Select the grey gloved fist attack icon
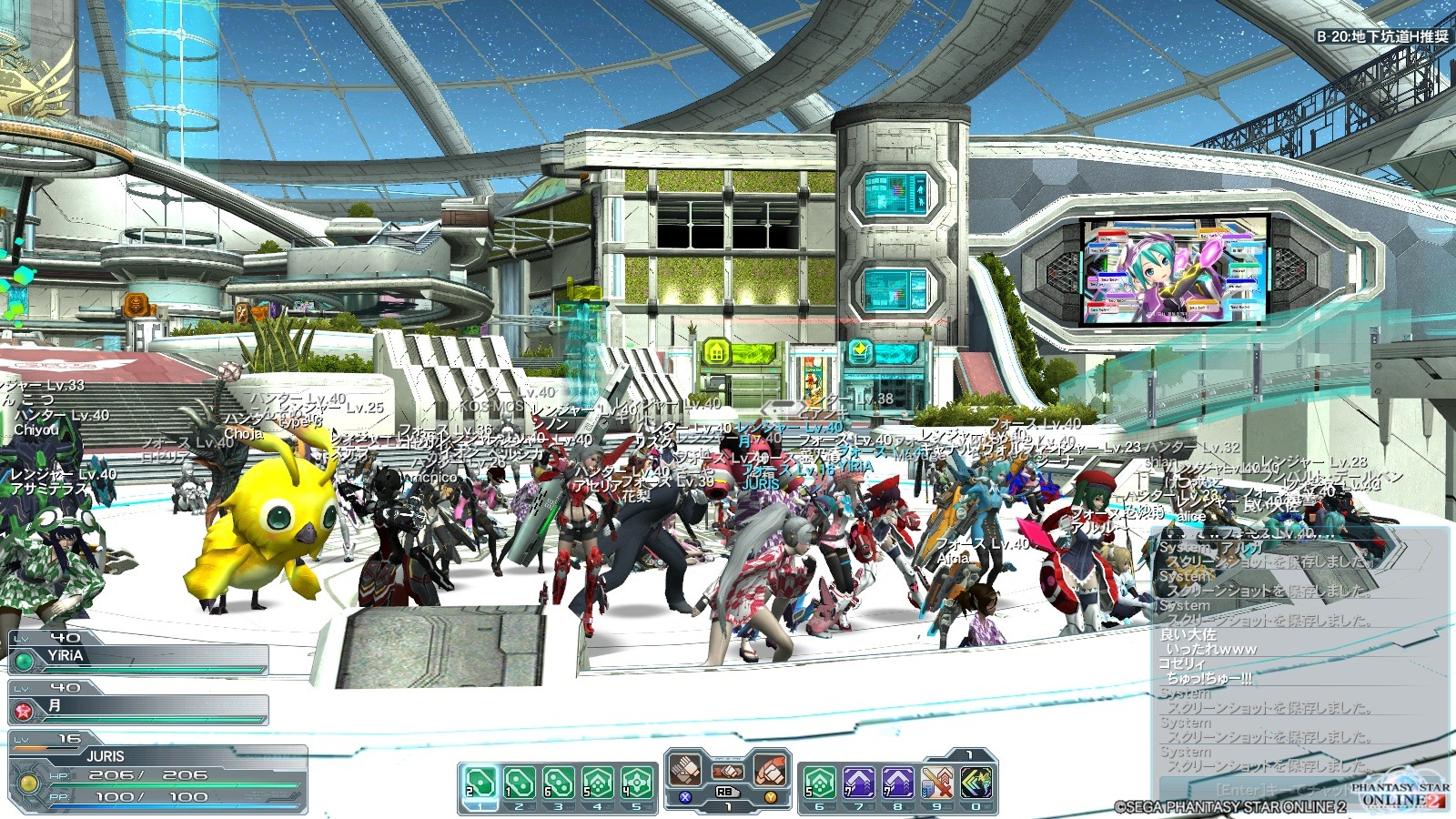The width and height of the screenshot is (1456, 819). 685,773
